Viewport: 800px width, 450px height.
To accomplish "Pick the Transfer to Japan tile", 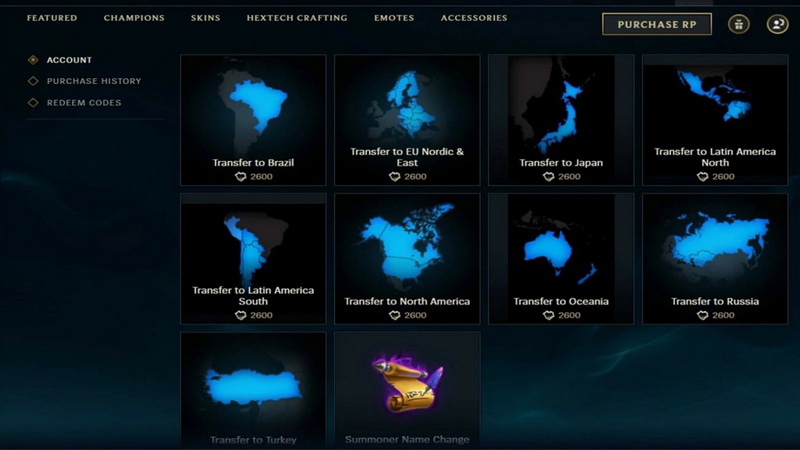I will click(x=561, y=120).
